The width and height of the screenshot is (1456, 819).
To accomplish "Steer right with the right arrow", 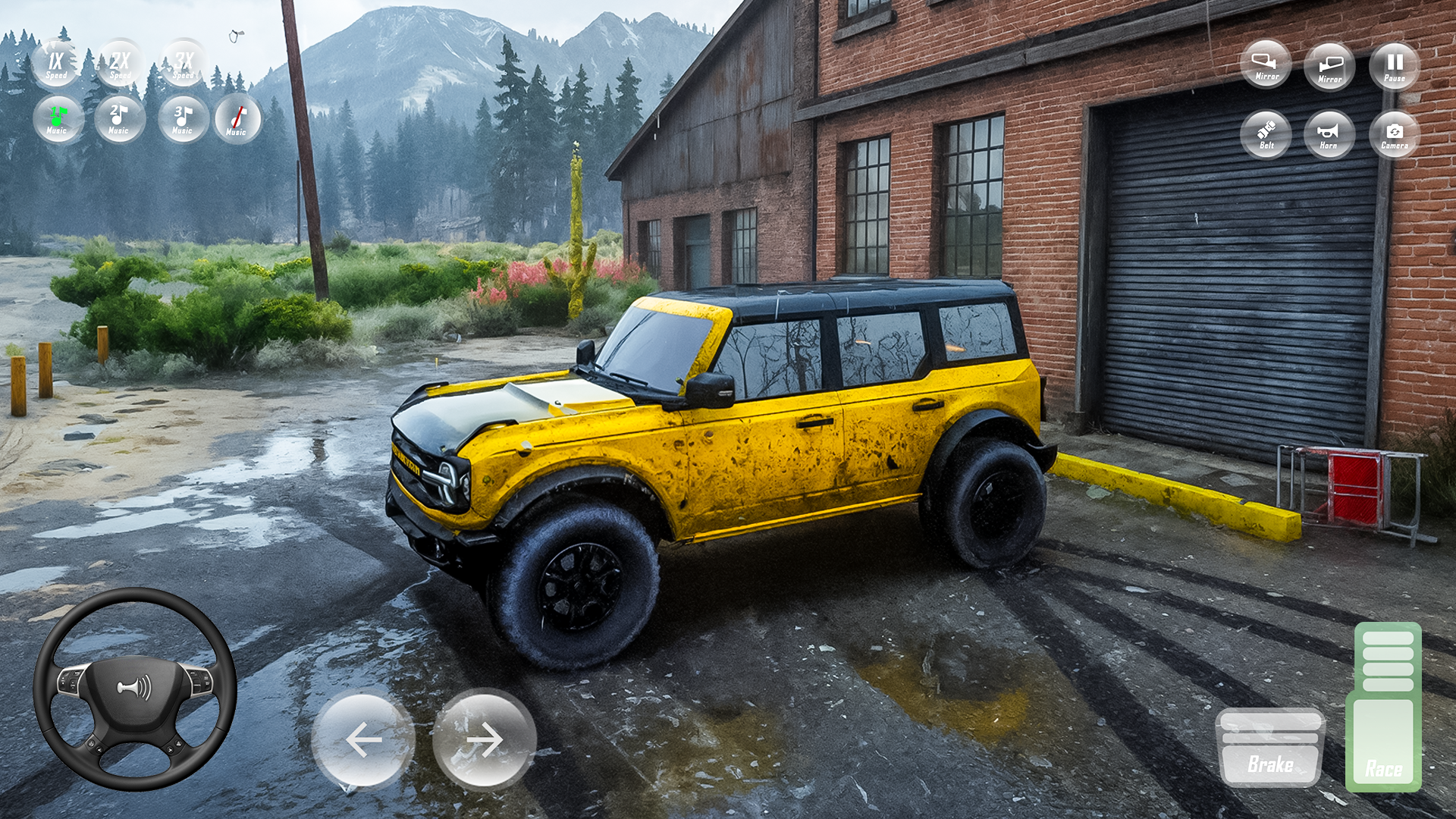I will (485, 739).
